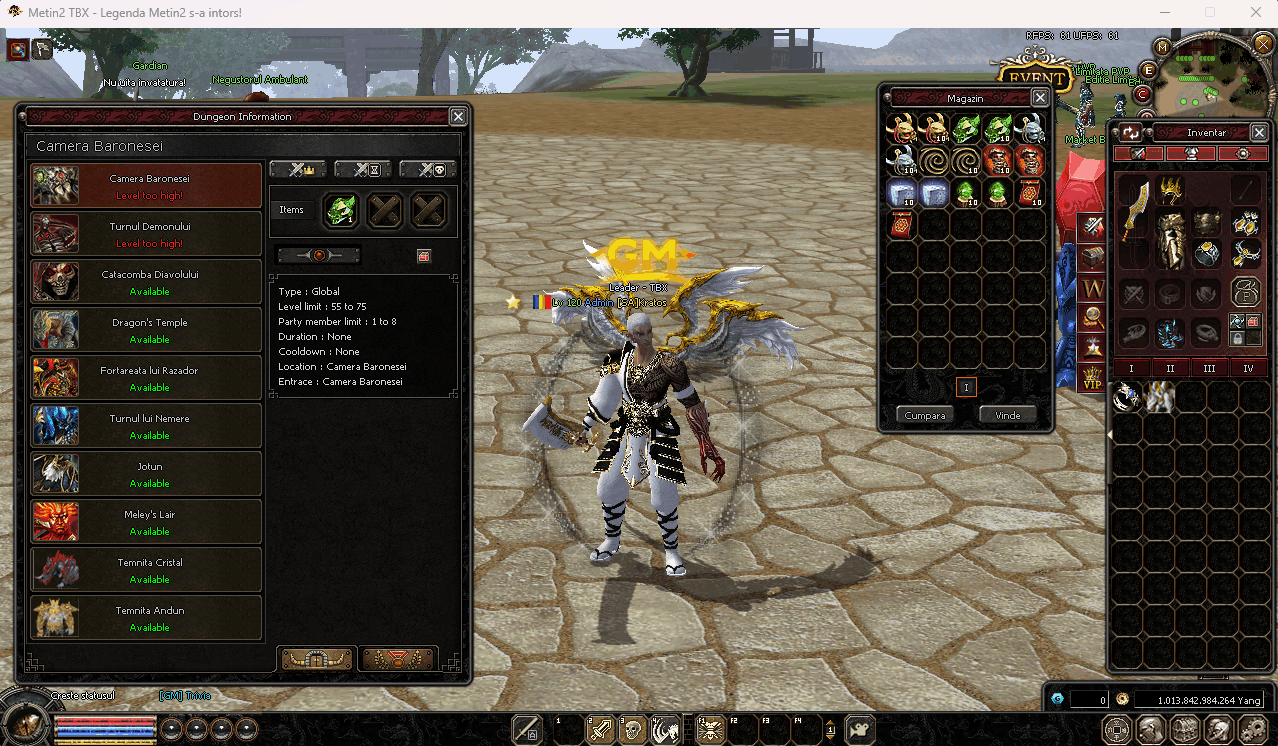Pick the Jotun dungeon row
This screenshot has height=746, width=1278.
[147, 474]
